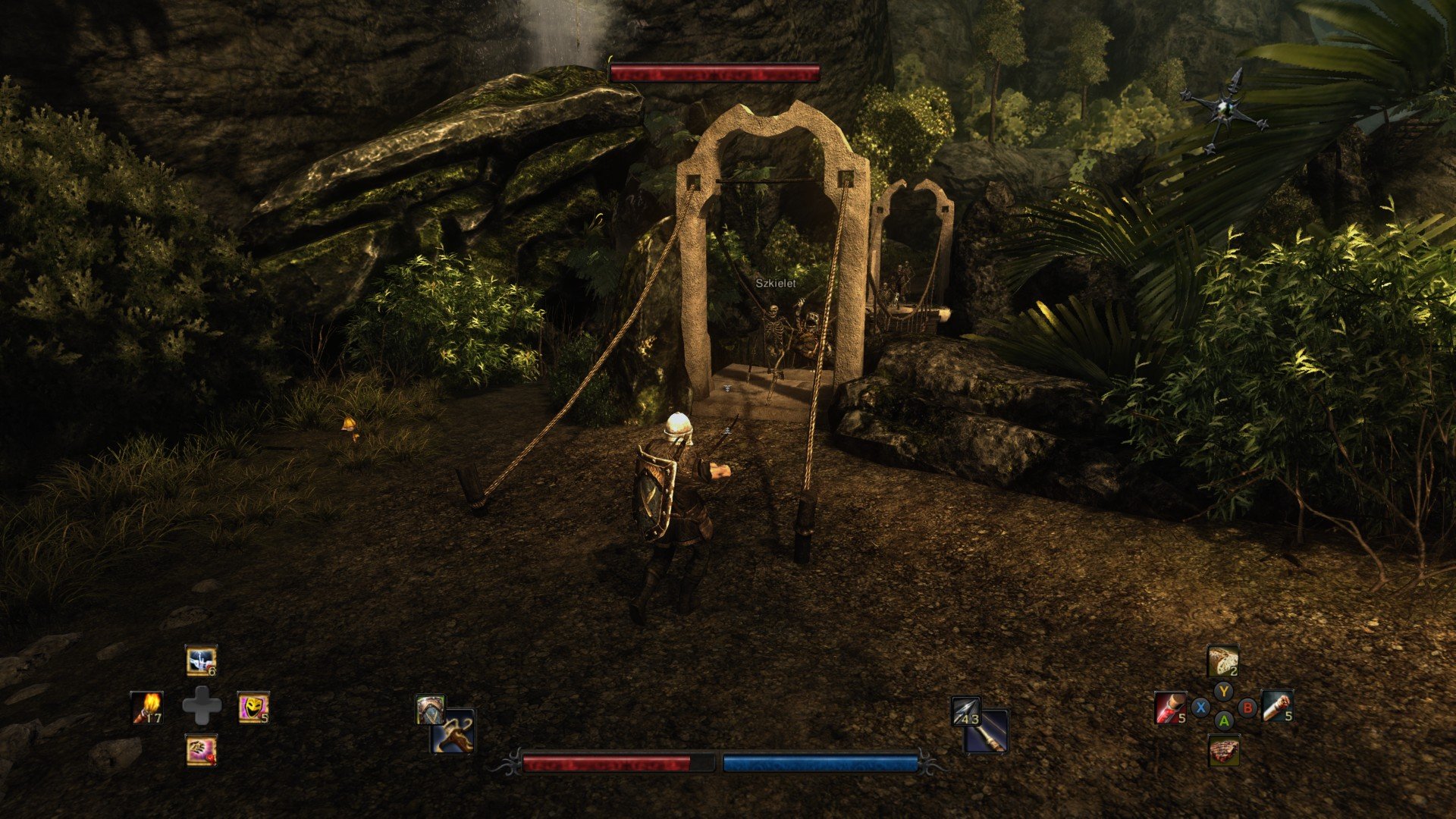Apply the bandage quick slot item

pos(1276,705)
